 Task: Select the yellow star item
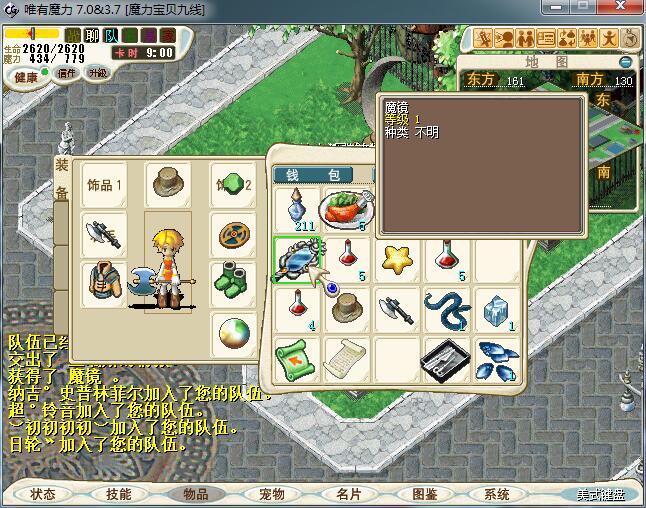click(398, 258)
